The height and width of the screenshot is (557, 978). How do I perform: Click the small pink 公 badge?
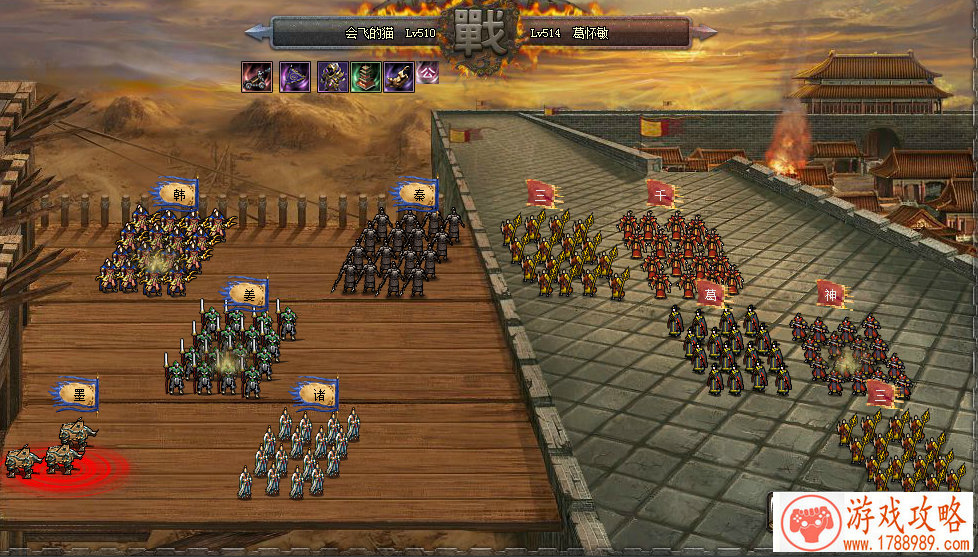point(428,71)
